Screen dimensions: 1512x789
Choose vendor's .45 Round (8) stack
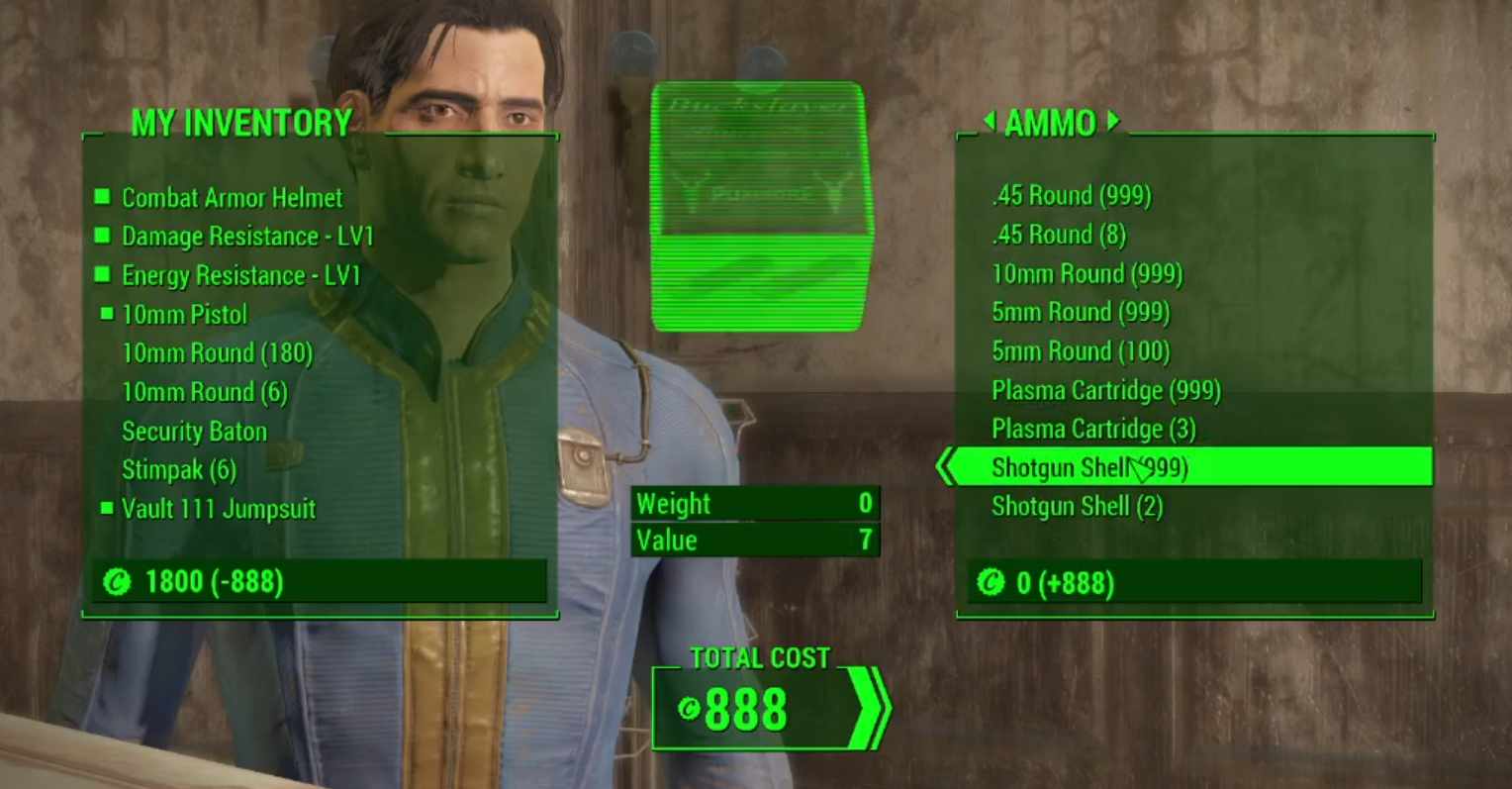(1058, 235)
